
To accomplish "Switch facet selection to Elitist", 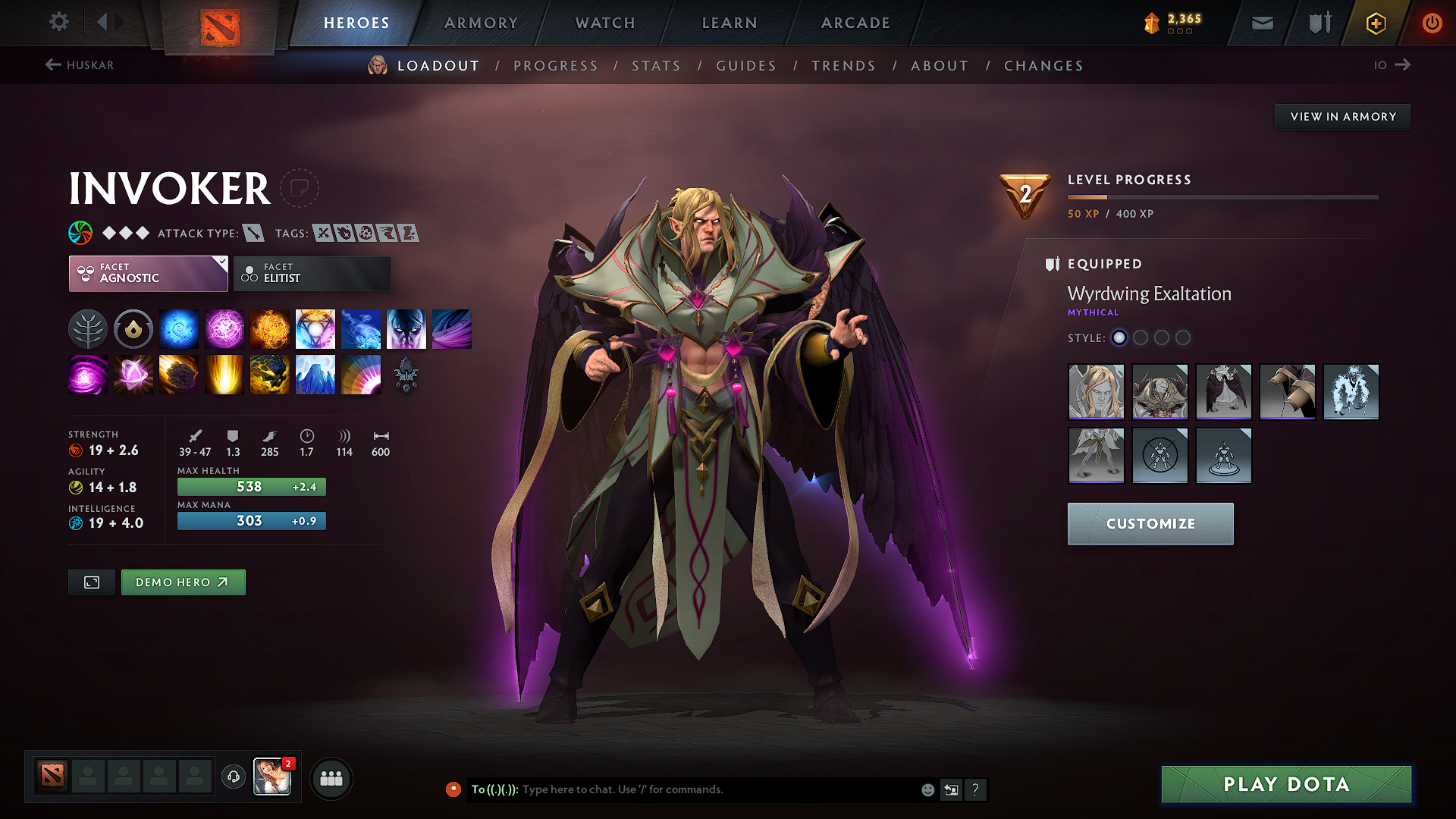I will coord(311,273).
